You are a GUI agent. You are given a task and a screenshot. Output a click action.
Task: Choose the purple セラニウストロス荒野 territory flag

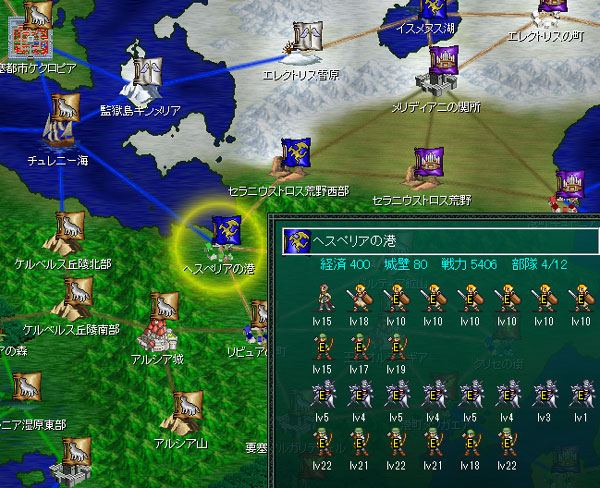(430, 167)
